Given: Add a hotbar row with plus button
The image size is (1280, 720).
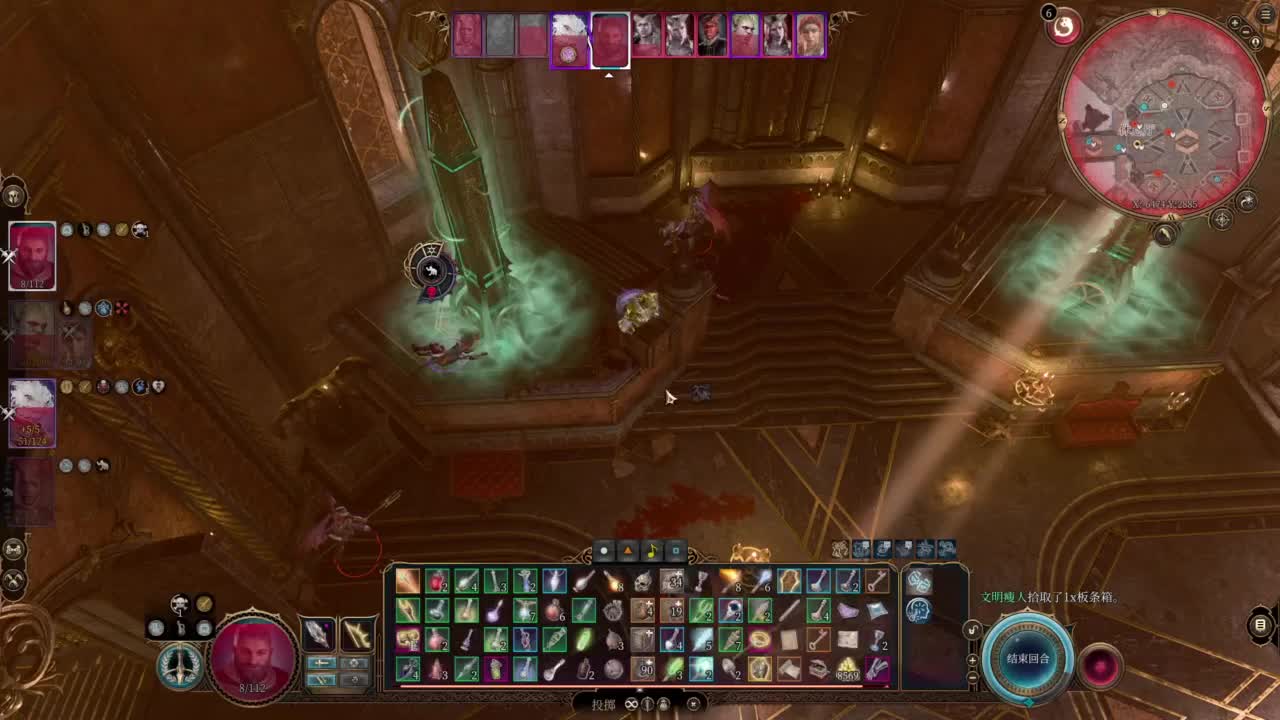Looking at the screenshot, I should point(973,660).
